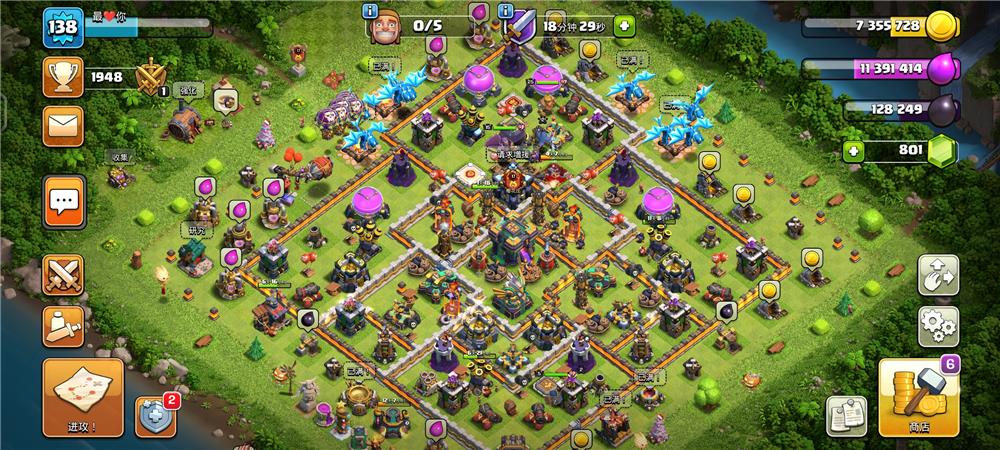This screenshot has width=1000, height=450.
Task: Buy gems with the green plus button
Action: pyautogui.click(x=853, y=151)
